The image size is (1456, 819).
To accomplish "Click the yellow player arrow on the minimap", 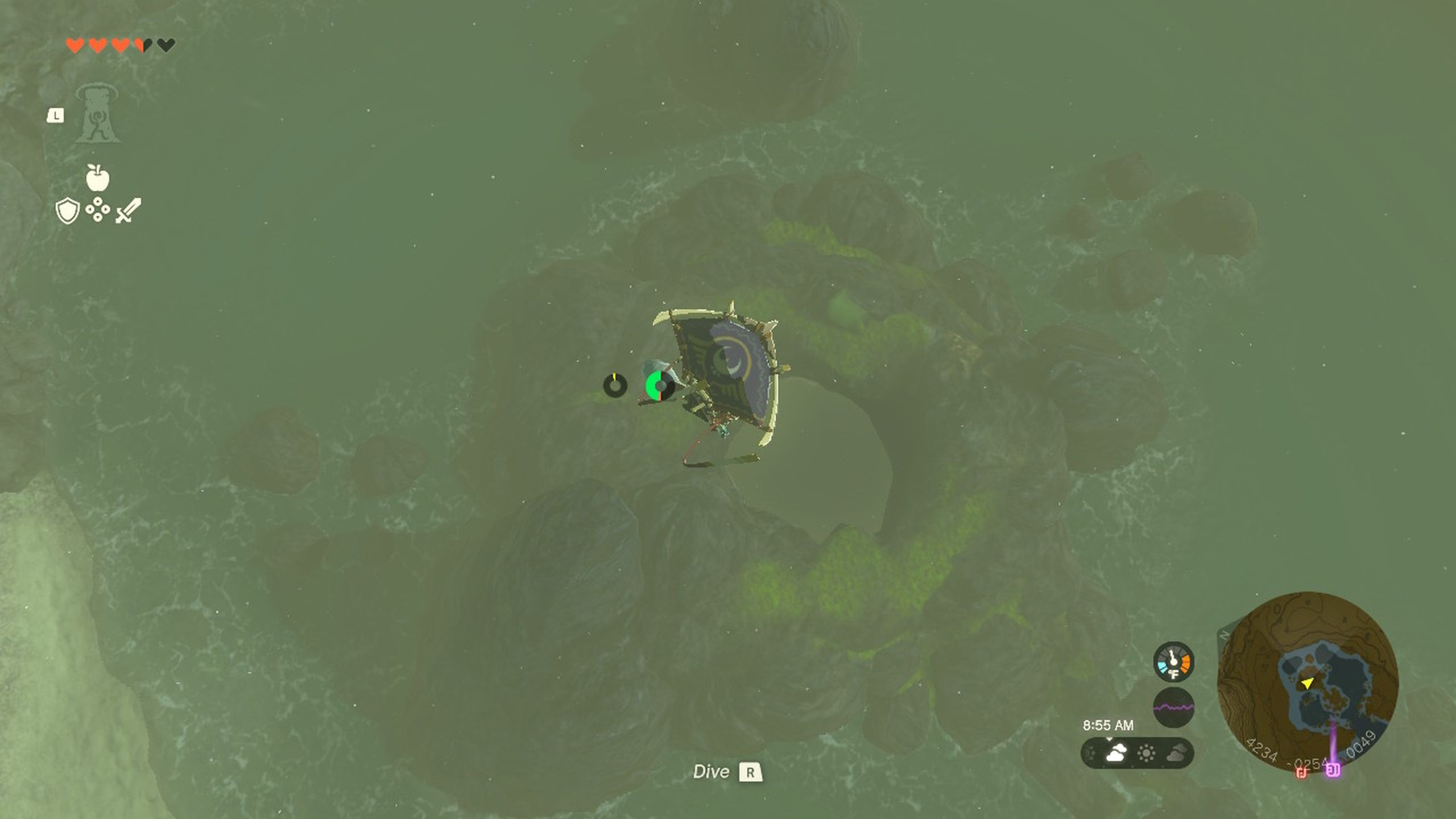I will [x=1308, y=684].
